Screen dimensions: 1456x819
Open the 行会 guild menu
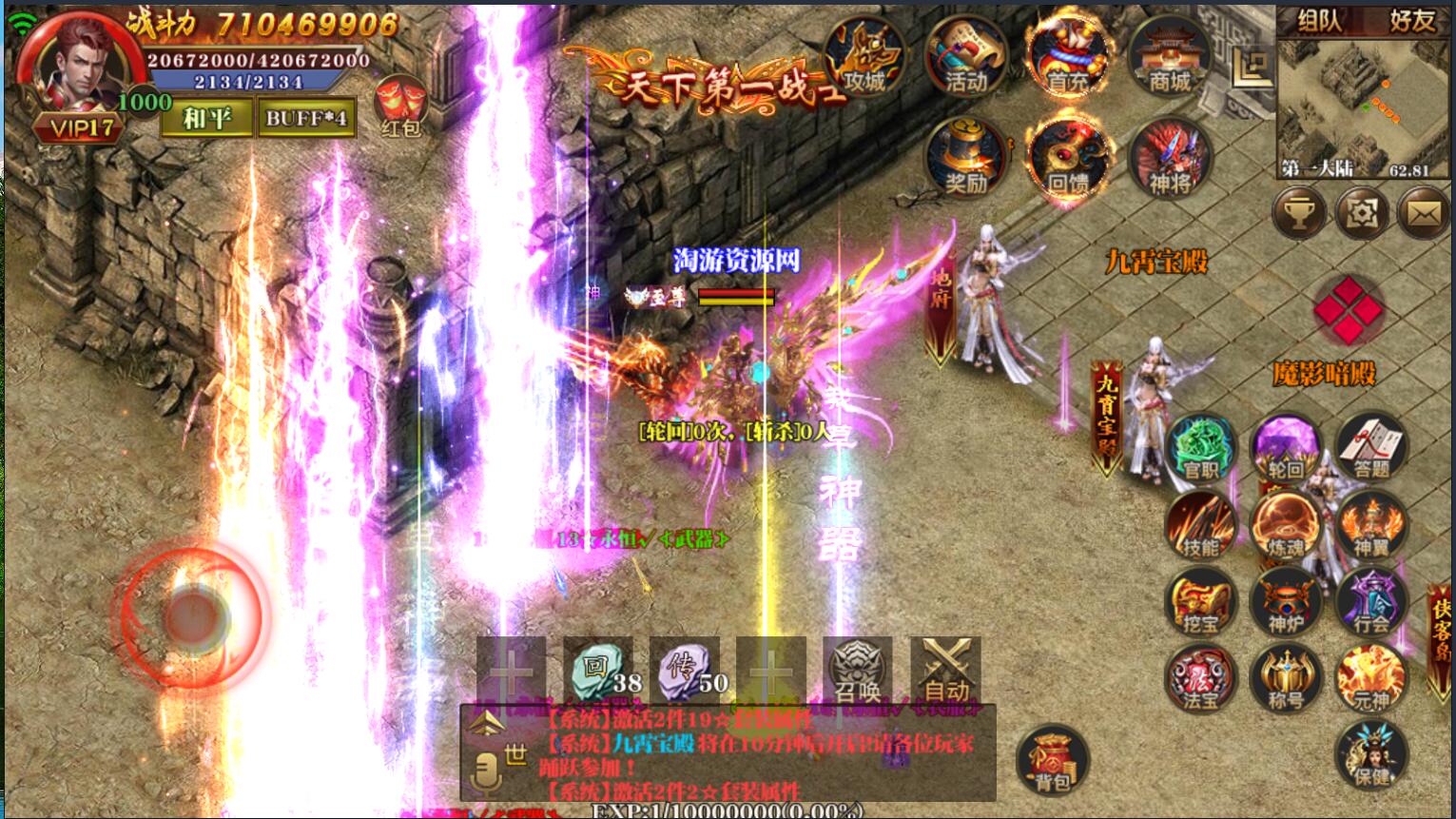(x=1370, y=603)
